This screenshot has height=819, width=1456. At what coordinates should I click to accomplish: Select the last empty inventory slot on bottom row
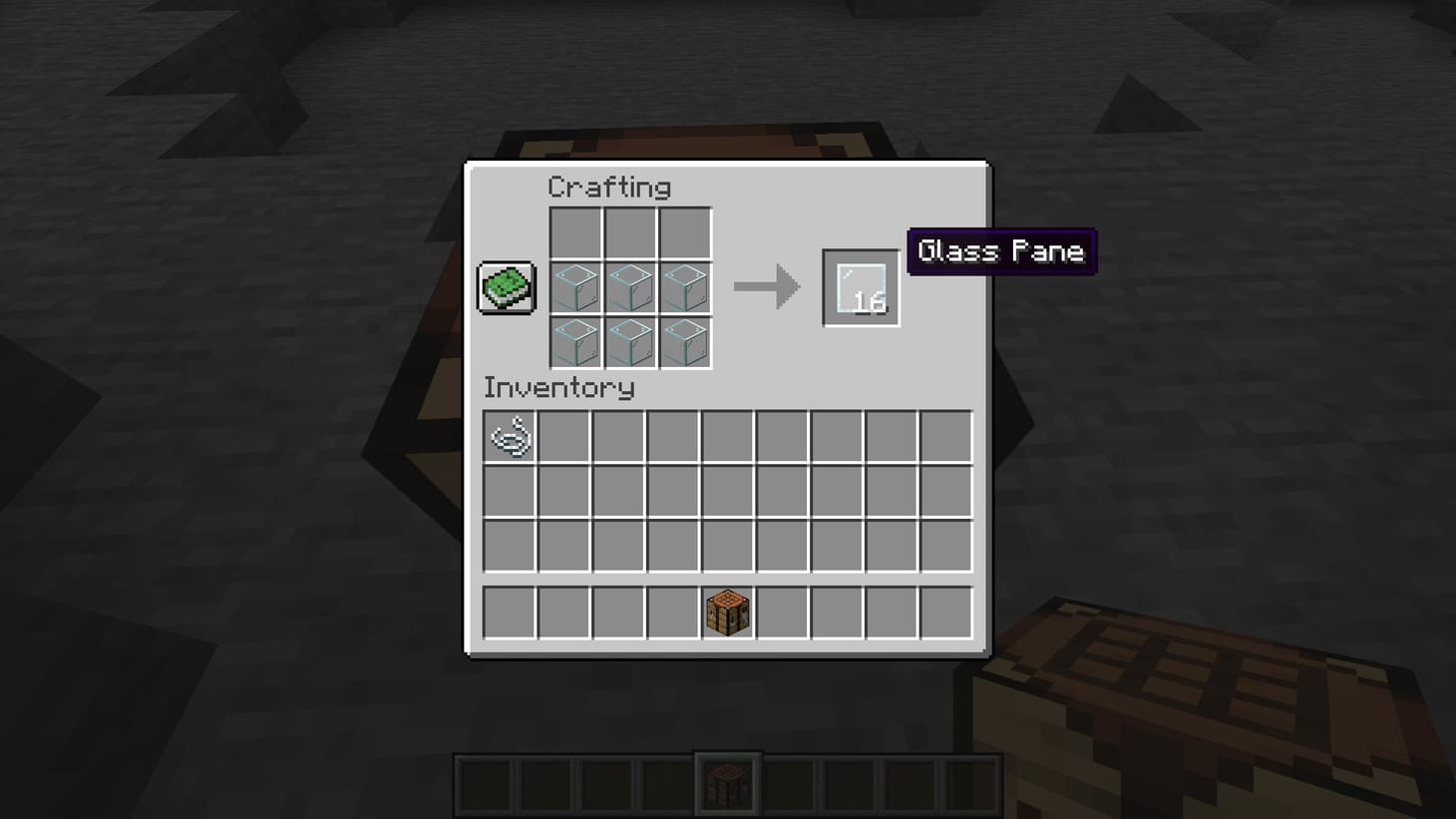[945, 611]
